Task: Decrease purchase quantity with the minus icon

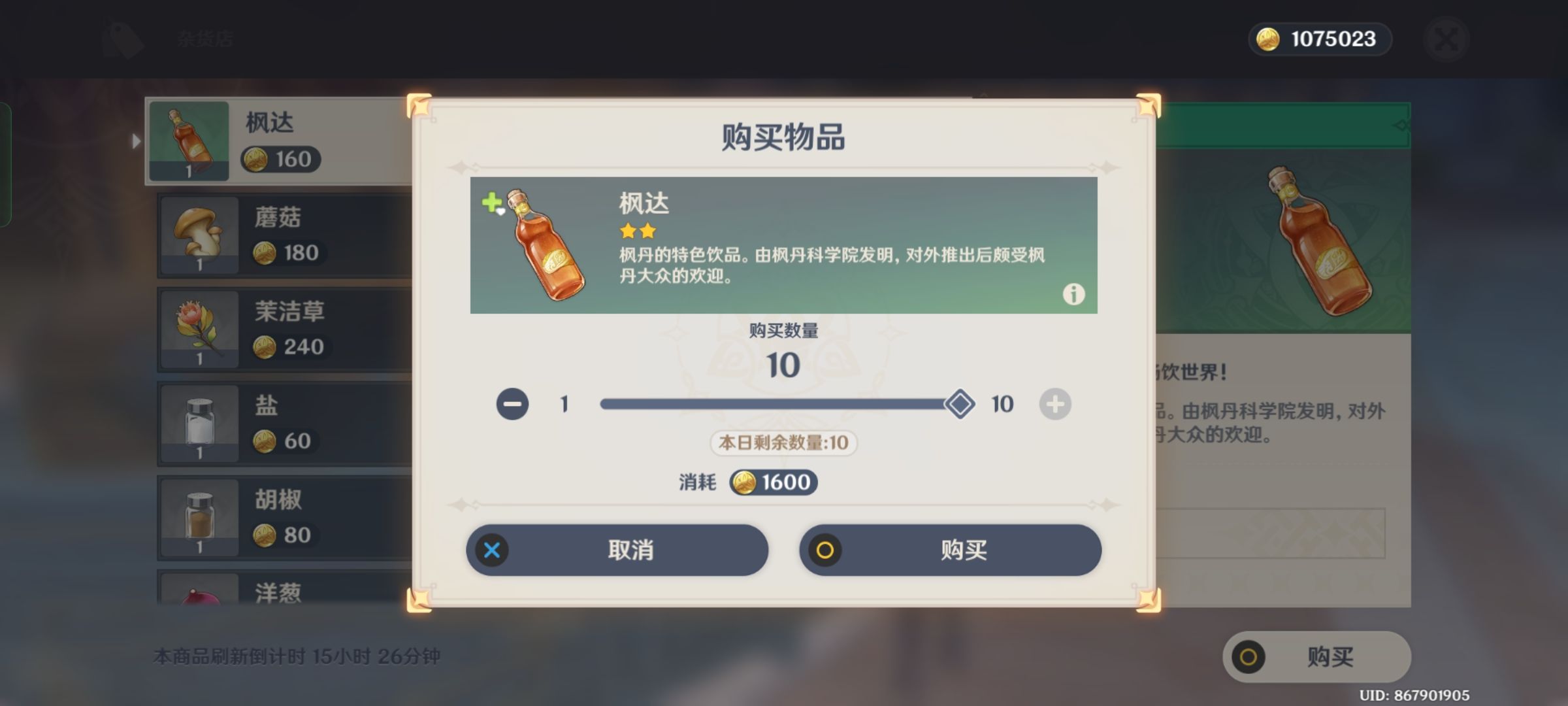Action: tap(514, 404)
